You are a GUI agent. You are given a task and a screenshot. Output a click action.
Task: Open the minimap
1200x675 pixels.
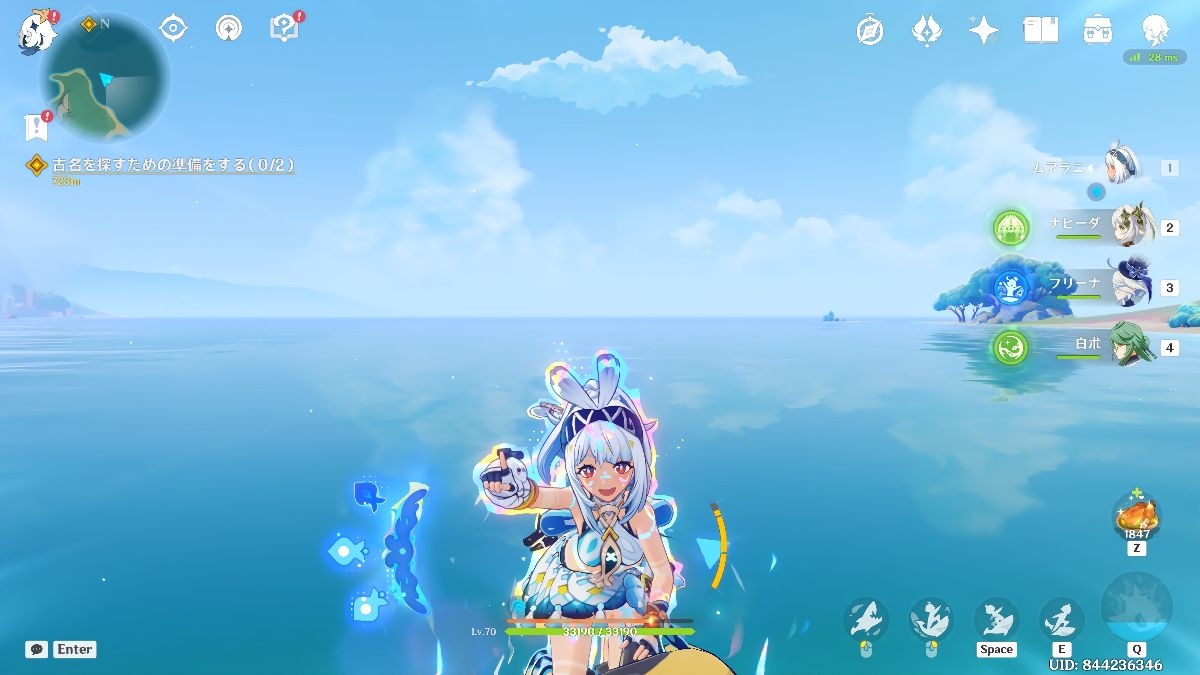coord(105,78)
